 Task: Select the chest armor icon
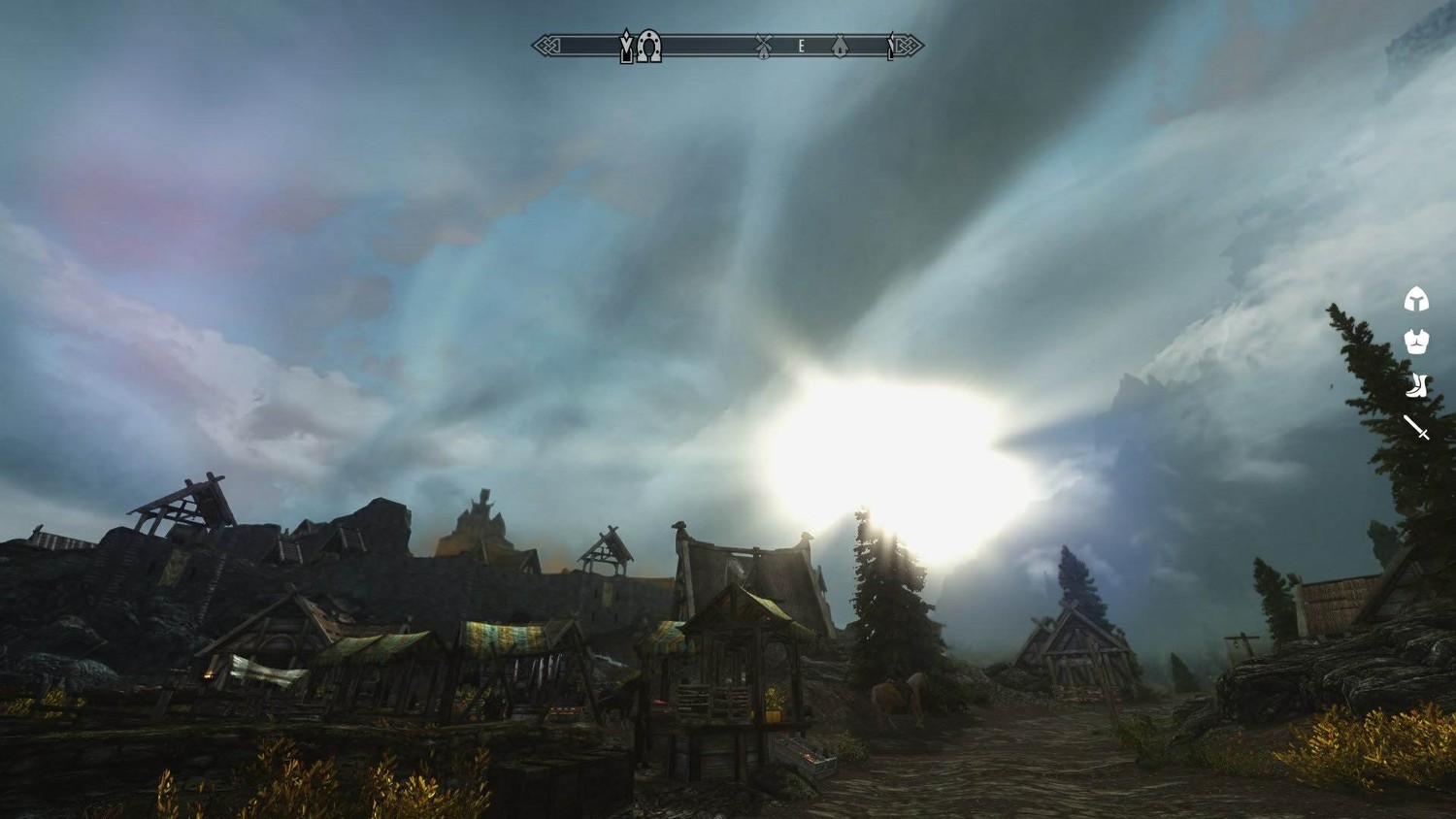pos(1416,342)
